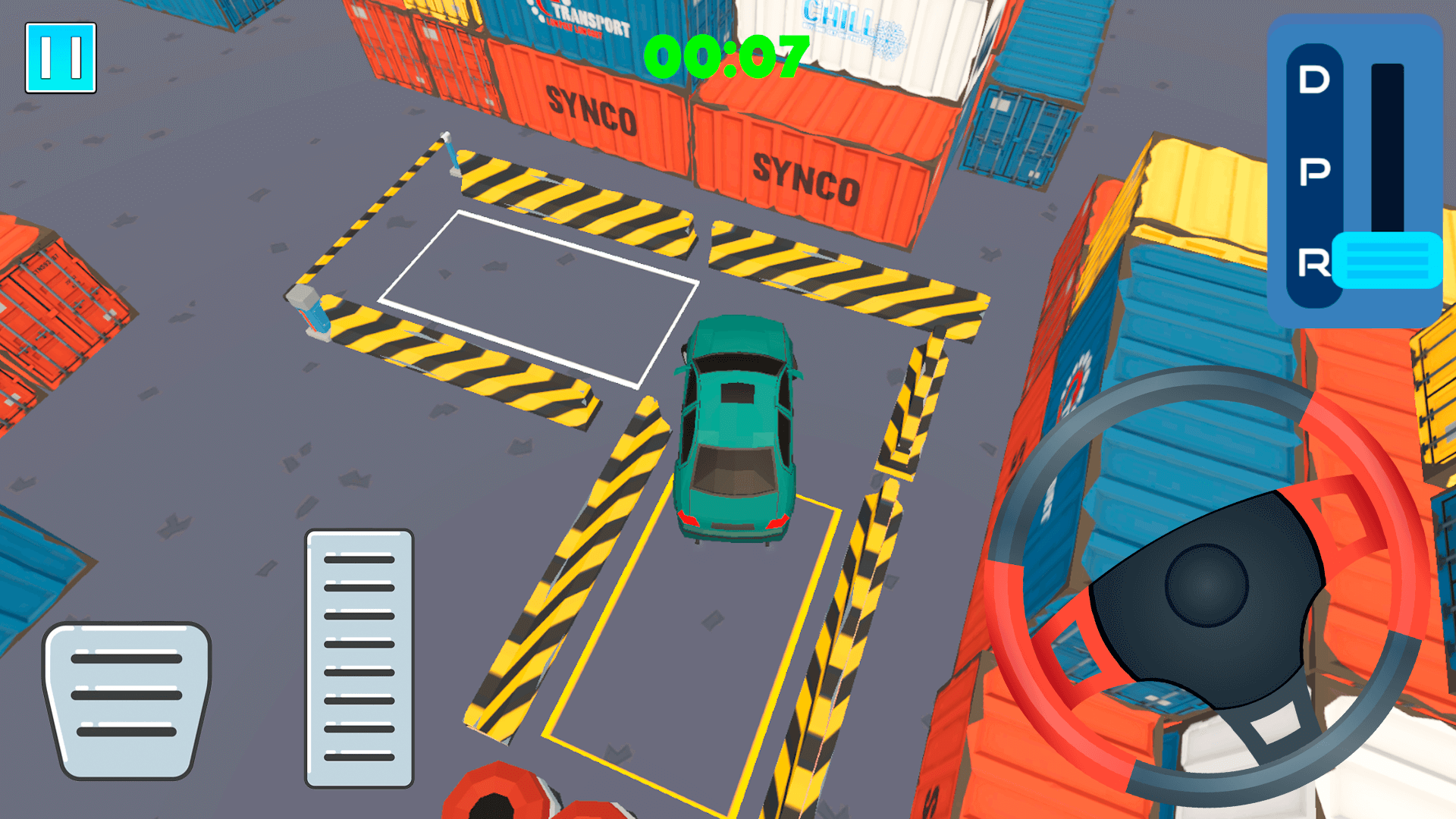Tap the cyan gear shift knob at R

point(1386,260)
